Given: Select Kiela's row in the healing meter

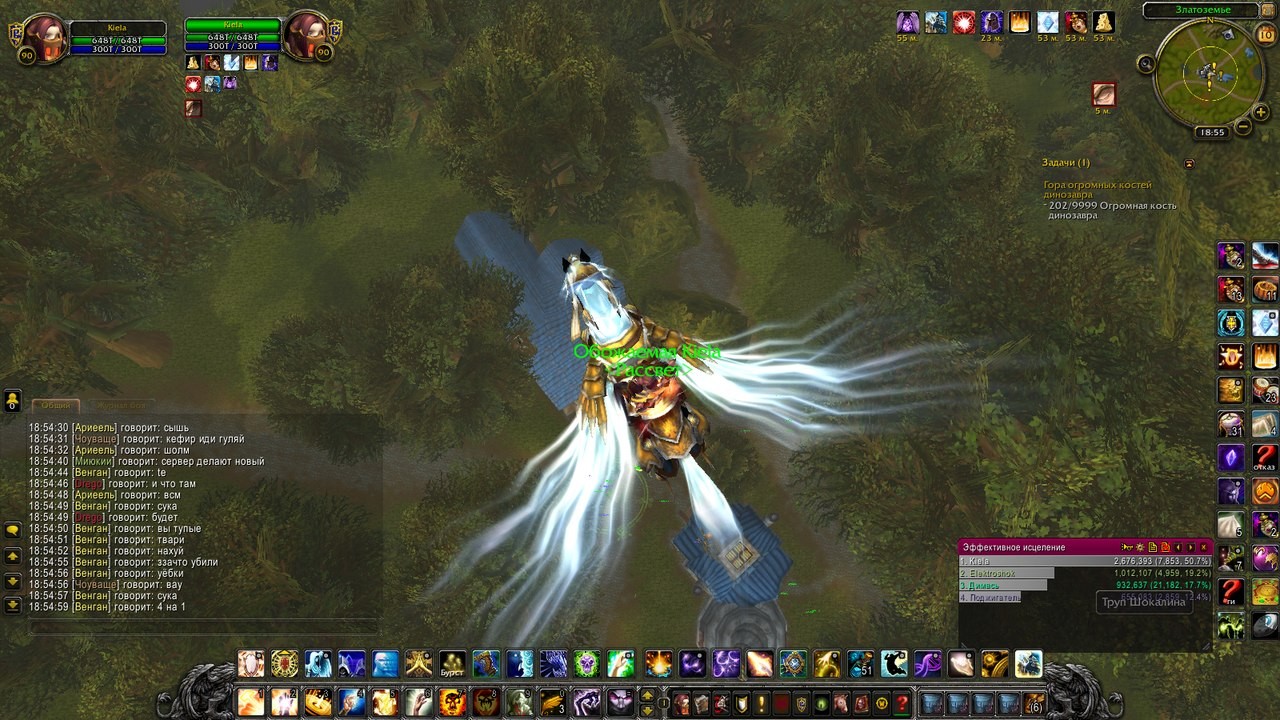Looking at the screenshot, I should pyautogui.click(x=1084, y=561).
